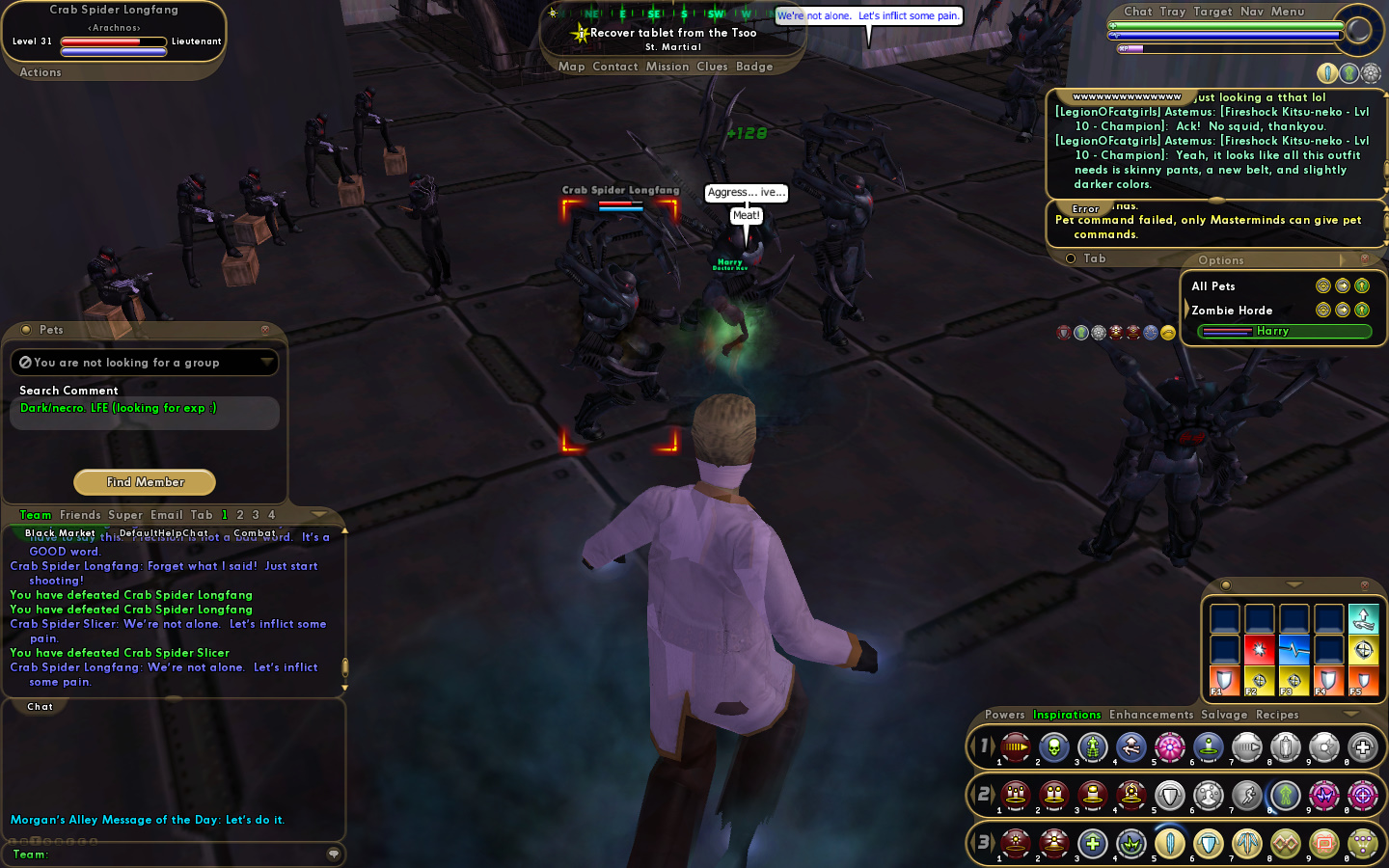Select the Combat chat tab
The height and width of the screenshot is (868, 1389).
coord(255,533)
